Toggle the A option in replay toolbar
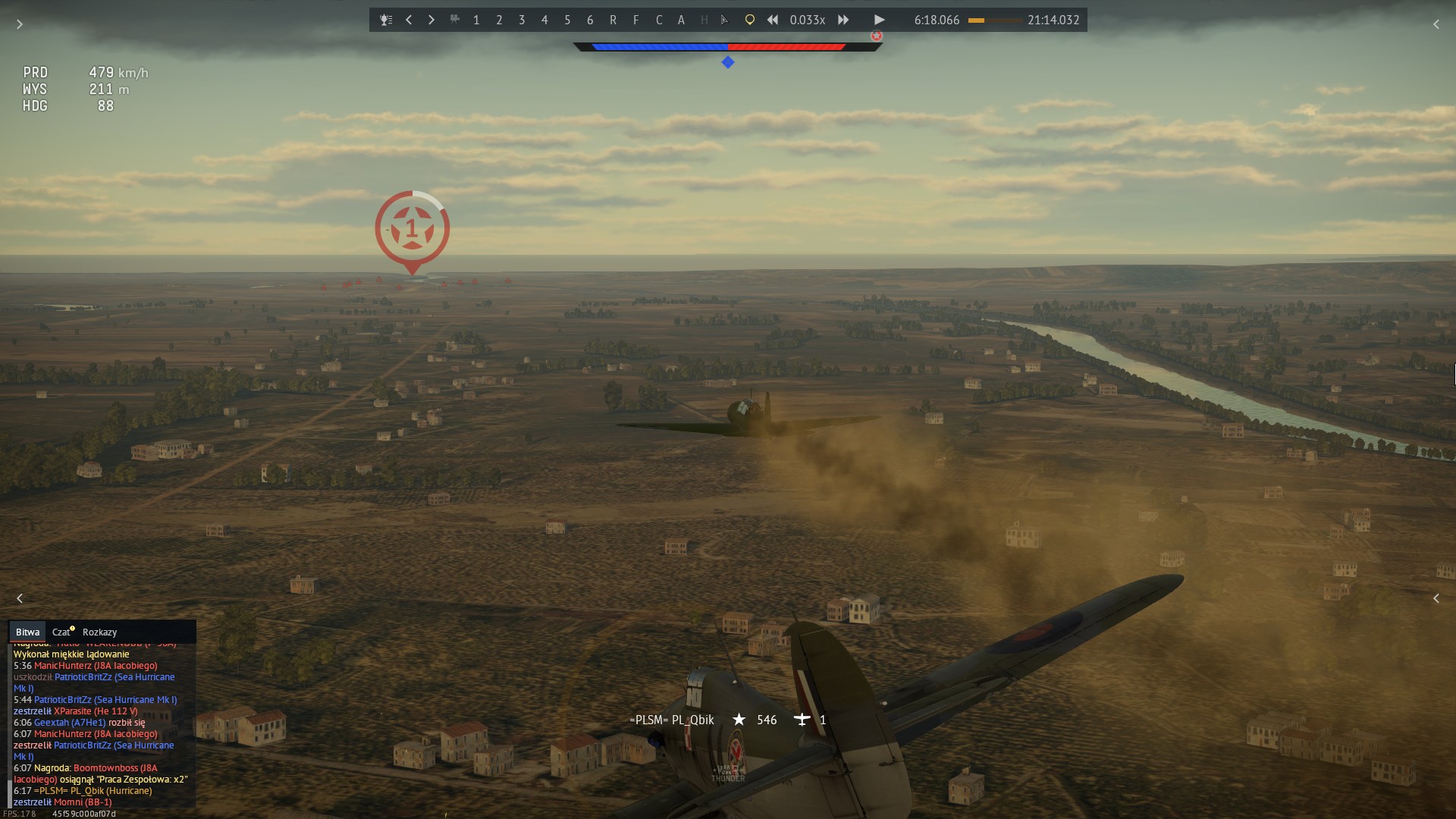 [x=681, y=20]
